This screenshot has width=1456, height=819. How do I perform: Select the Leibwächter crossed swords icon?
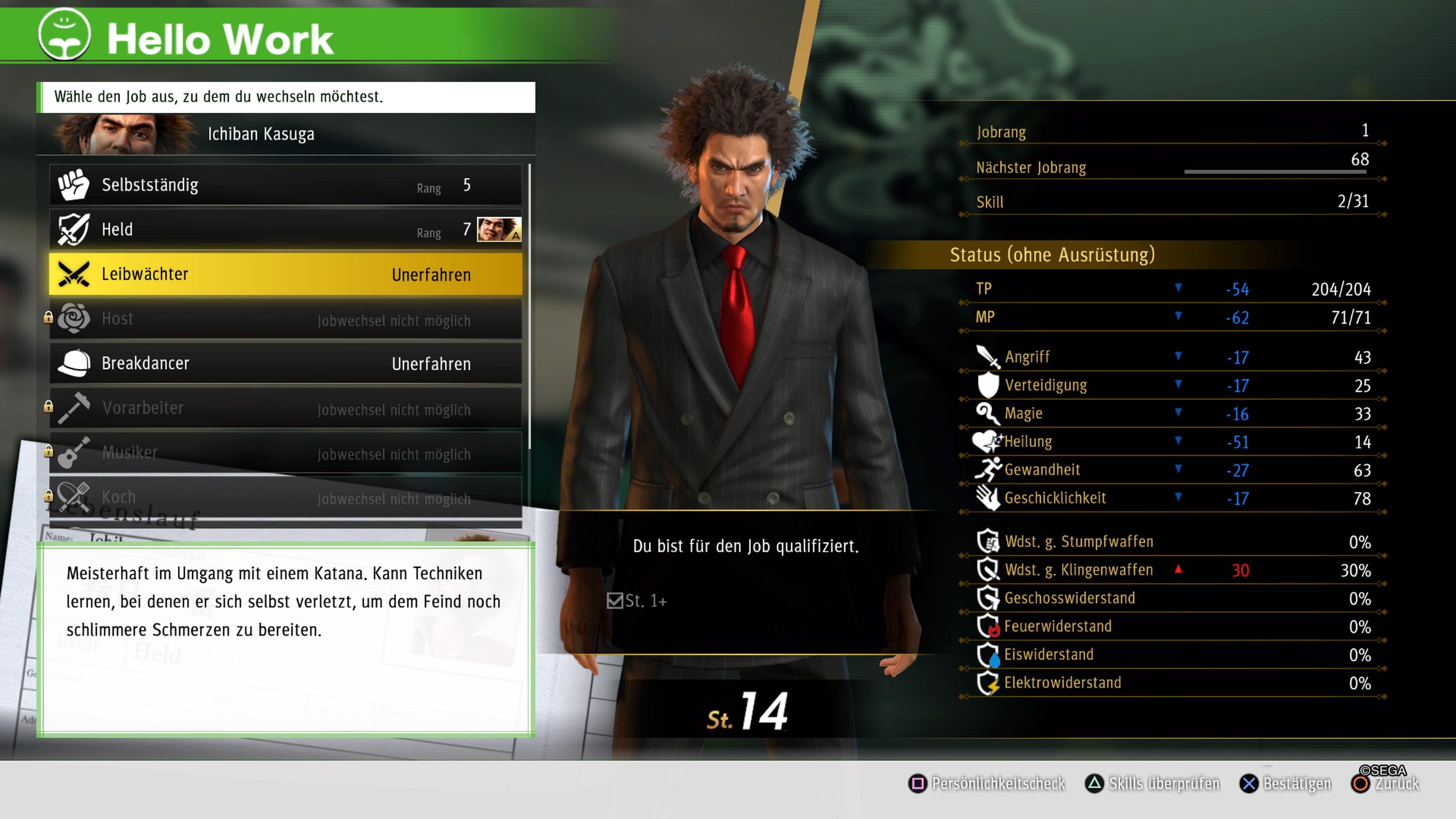point(74,274)
